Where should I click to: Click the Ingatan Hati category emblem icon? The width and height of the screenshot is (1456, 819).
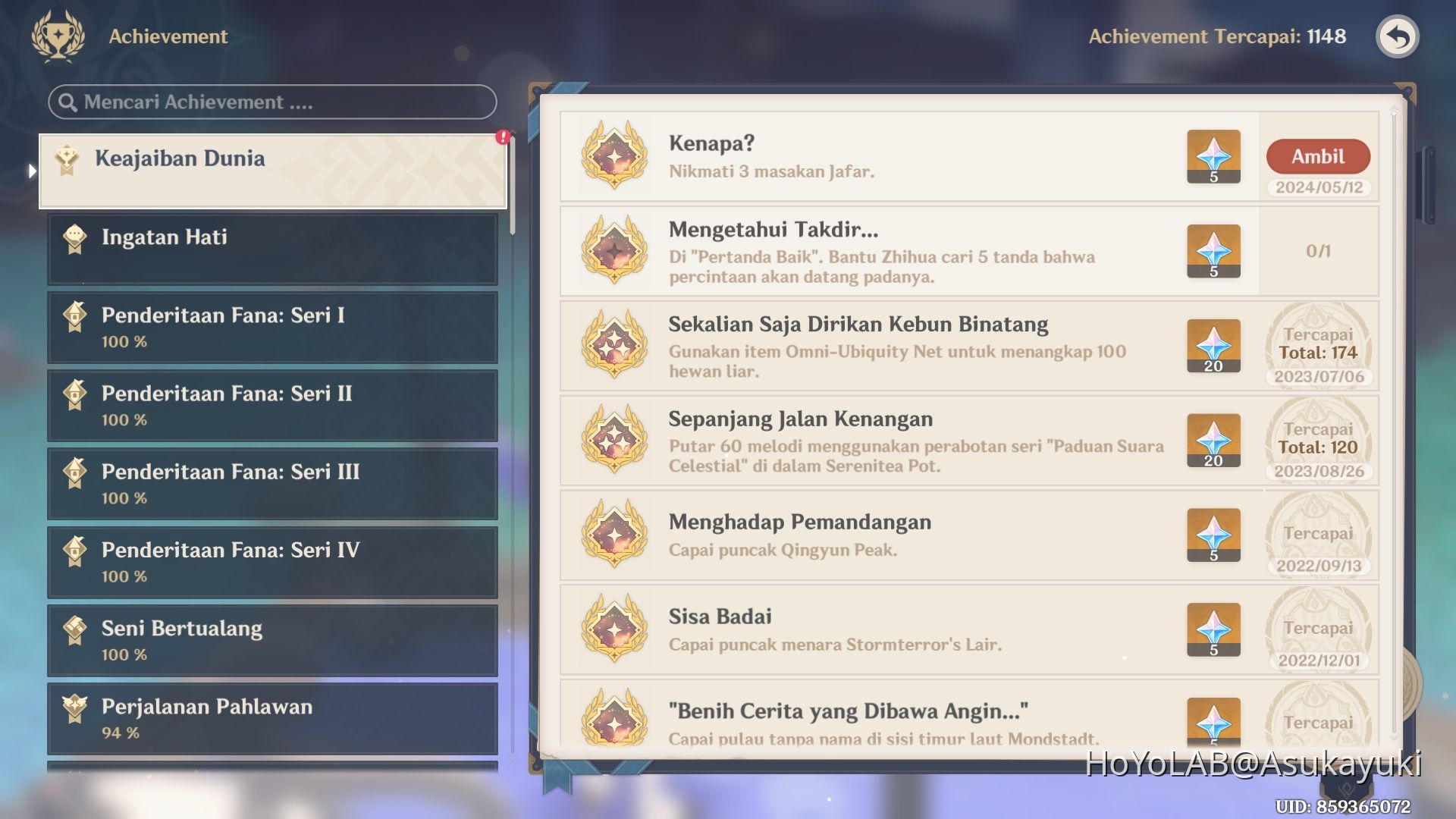(x=75, y=237)
